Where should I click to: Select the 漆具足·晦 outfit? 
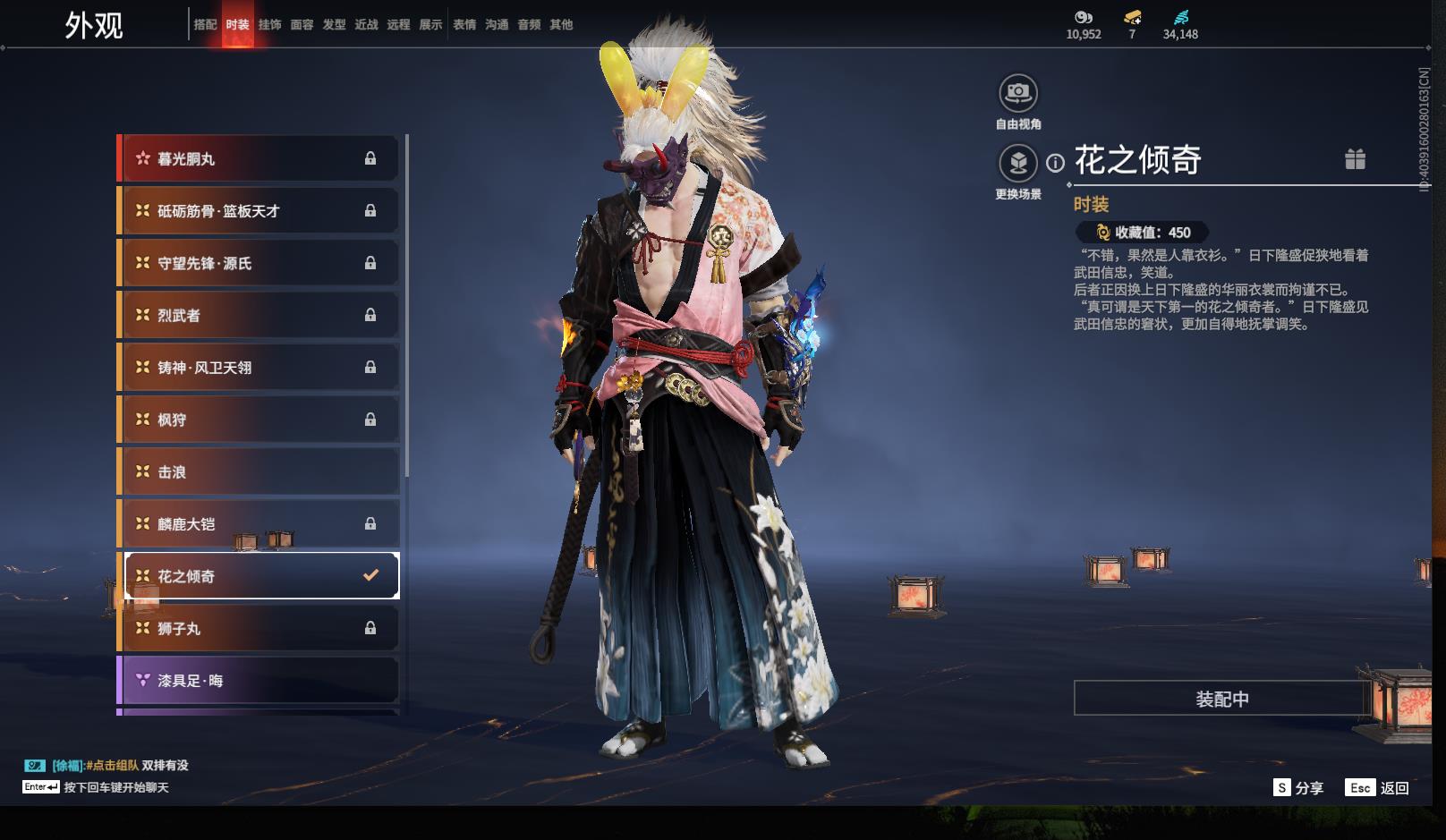click(259, 681)
